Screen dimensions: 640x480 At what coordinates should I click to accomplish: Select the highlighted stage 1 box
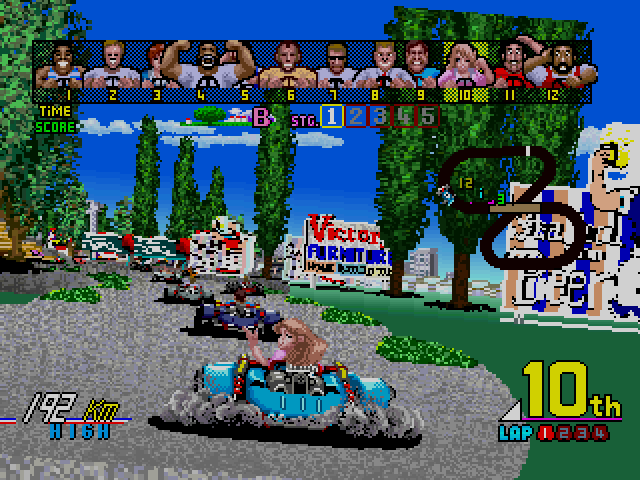tap(331, 117)
